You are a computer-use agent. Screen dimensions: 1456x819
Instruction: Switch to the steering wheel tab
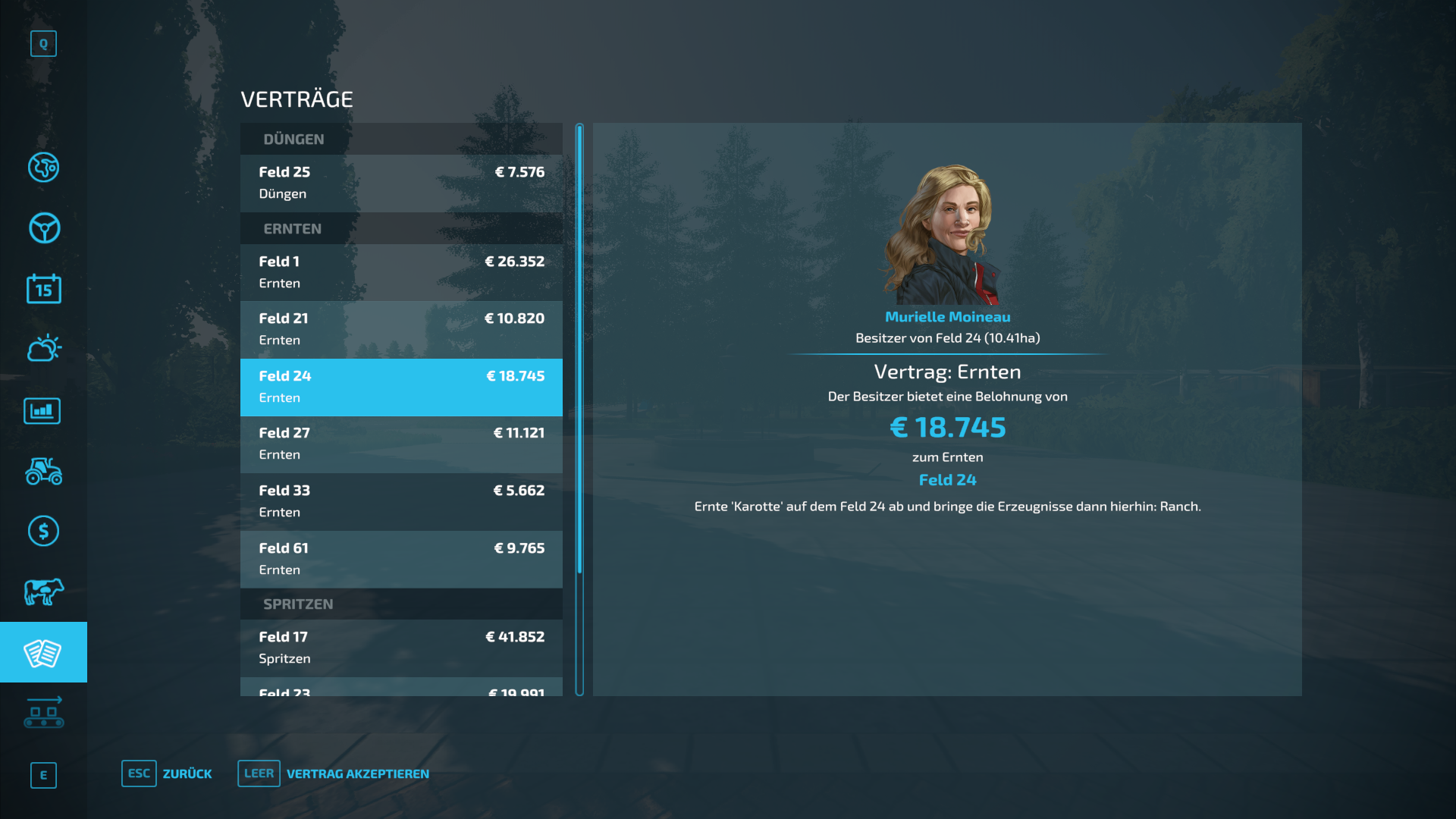coord(44,228)
